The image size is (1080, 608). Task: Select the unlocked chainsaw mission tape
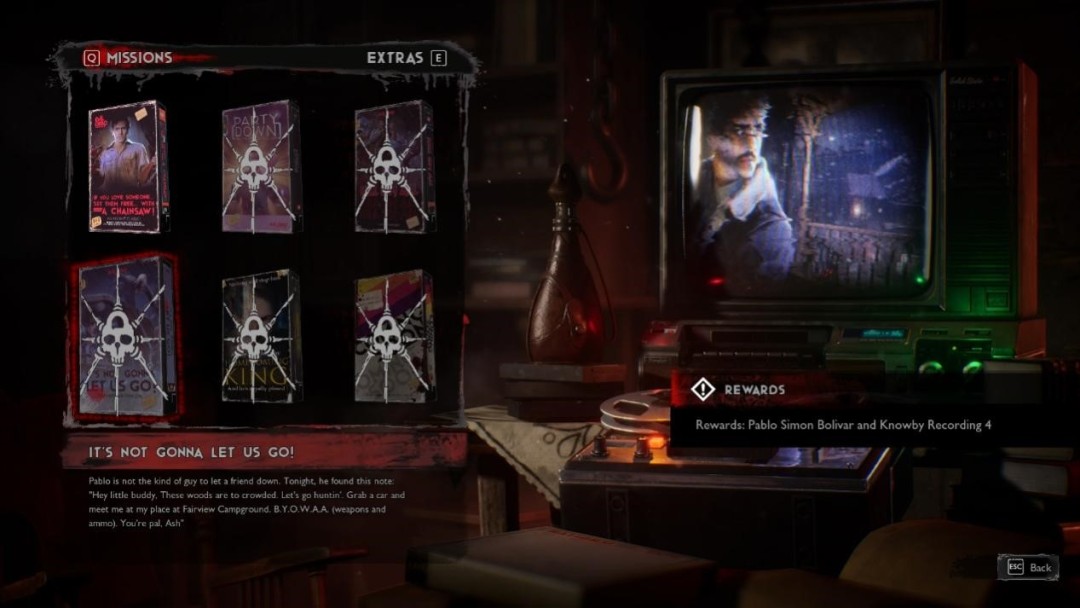click(x=128, y=167)
